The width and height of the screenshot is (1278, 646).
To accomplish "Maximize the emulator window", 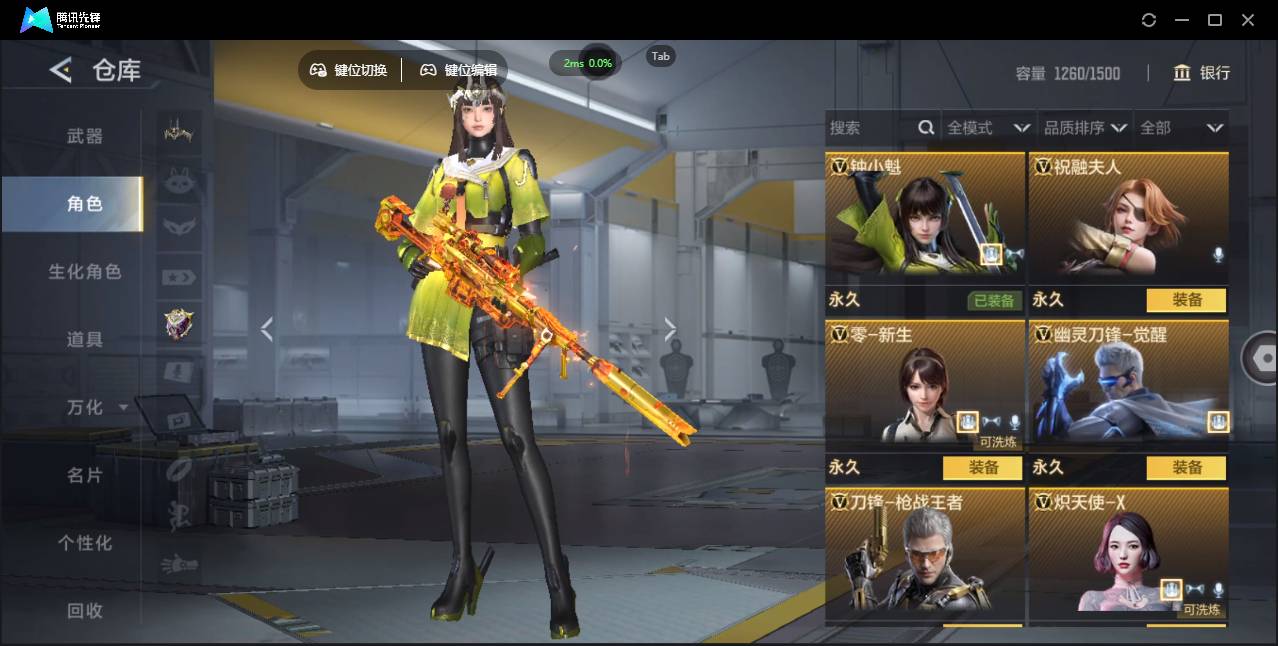I will coord(1215,20).
